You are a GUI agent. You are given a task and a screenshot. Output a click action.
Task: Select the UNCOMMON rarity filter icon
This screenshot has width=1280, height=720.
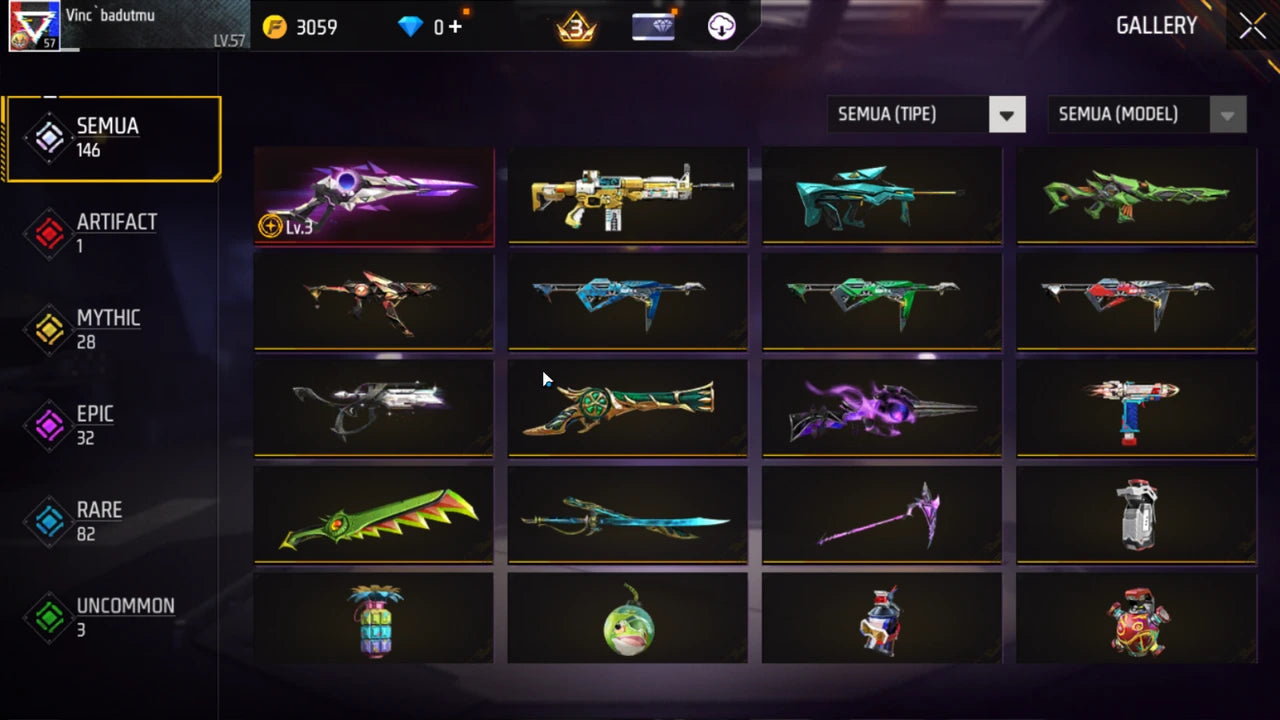tap(48, 616)
